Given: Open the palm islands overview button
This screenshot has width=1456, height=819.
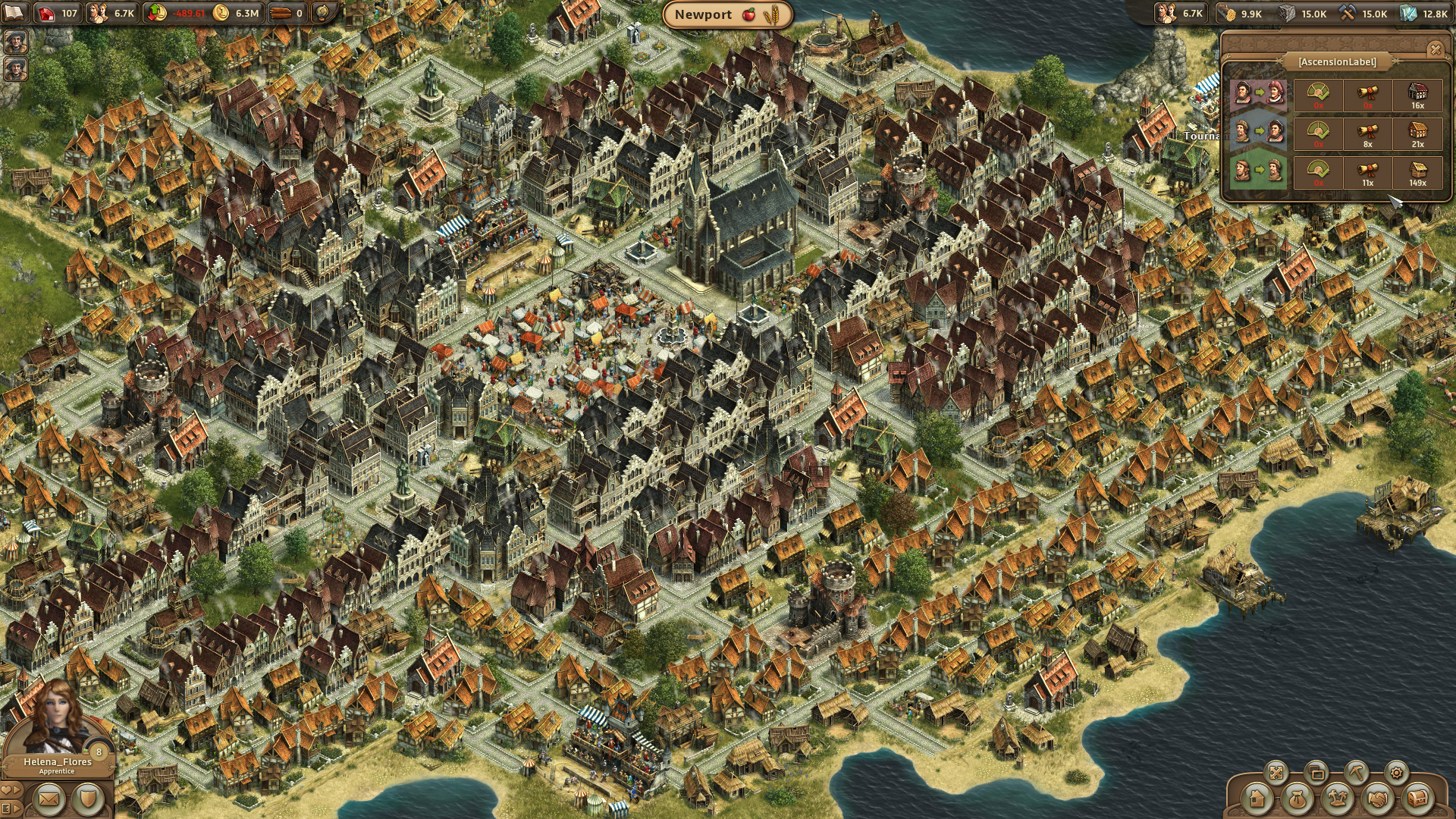Looking at the screenshot, I should pos(1337,798).
